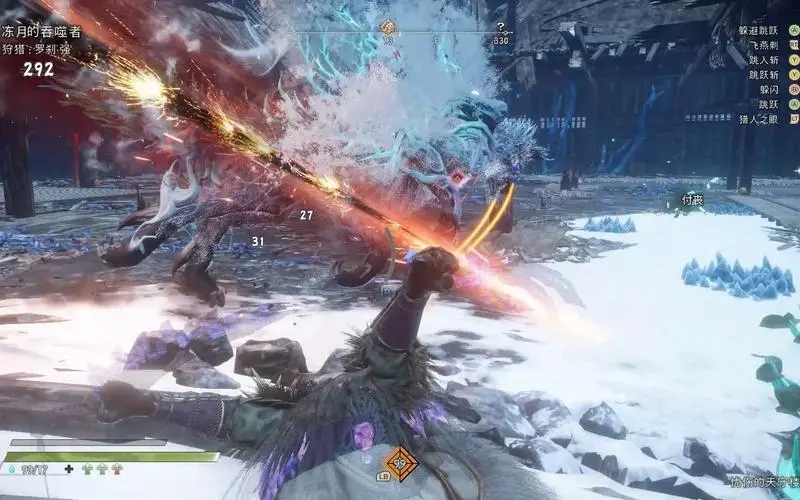Open the 冻月的吞噬者 quest tracker
The width and height of the screenshot is (800, 500).
tap(42, 31)
